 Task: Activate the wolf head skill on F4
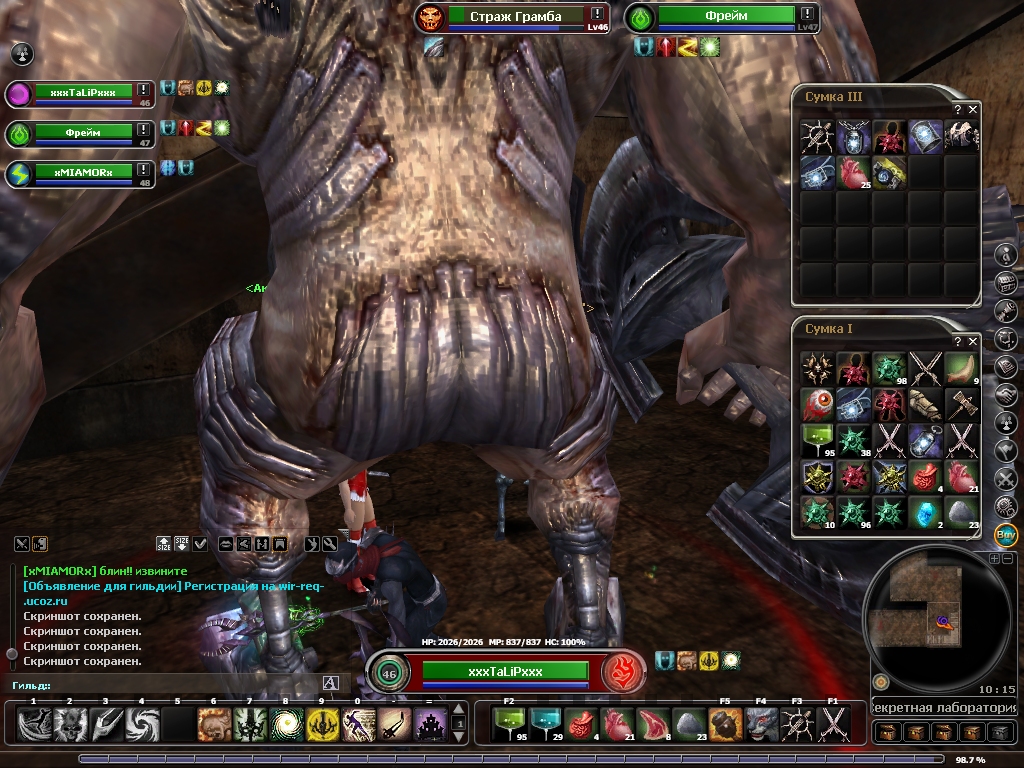760,722
